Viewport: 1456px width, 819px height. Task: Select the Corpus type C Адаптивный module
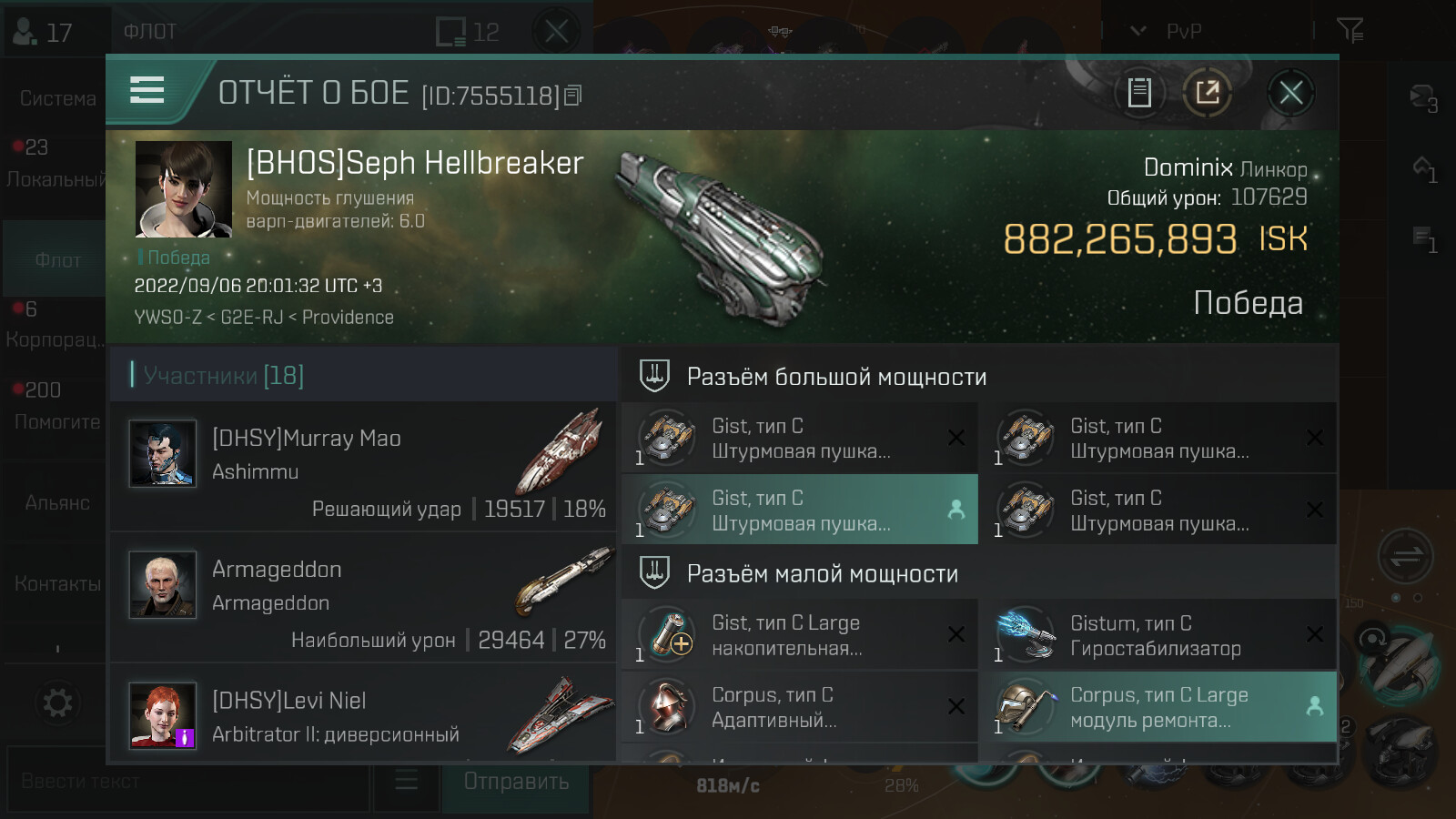pyautogui.click(x=798, y=707)
